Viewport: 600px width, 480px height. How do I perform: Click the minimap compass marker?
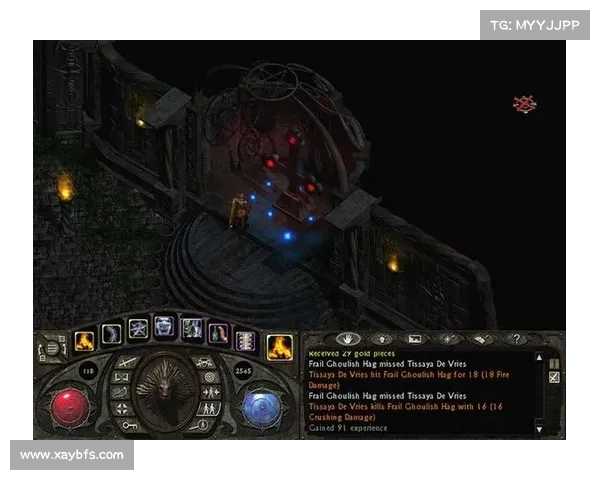[x=524, y=103]
